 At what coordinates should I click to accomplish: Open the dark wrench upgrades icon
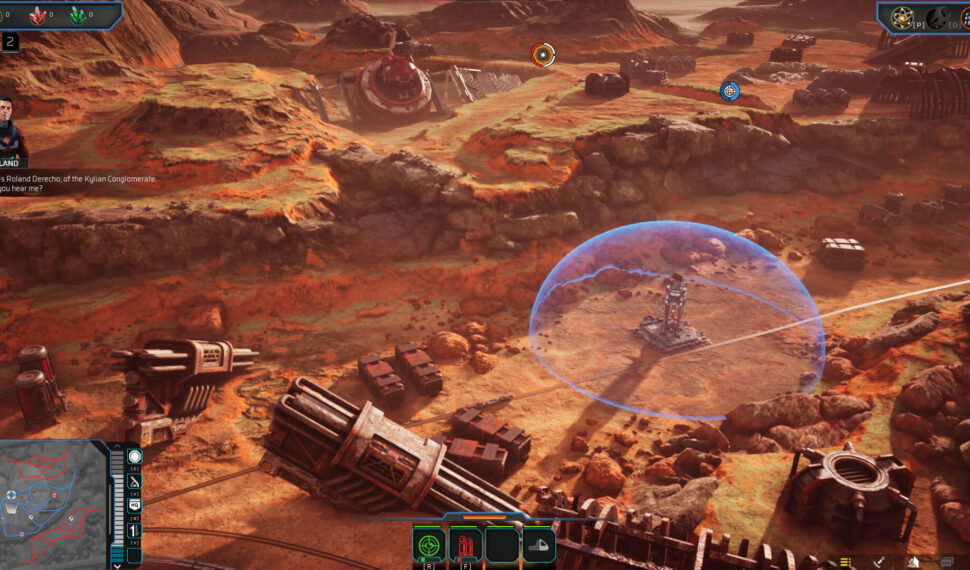click(x=936, y=17)
